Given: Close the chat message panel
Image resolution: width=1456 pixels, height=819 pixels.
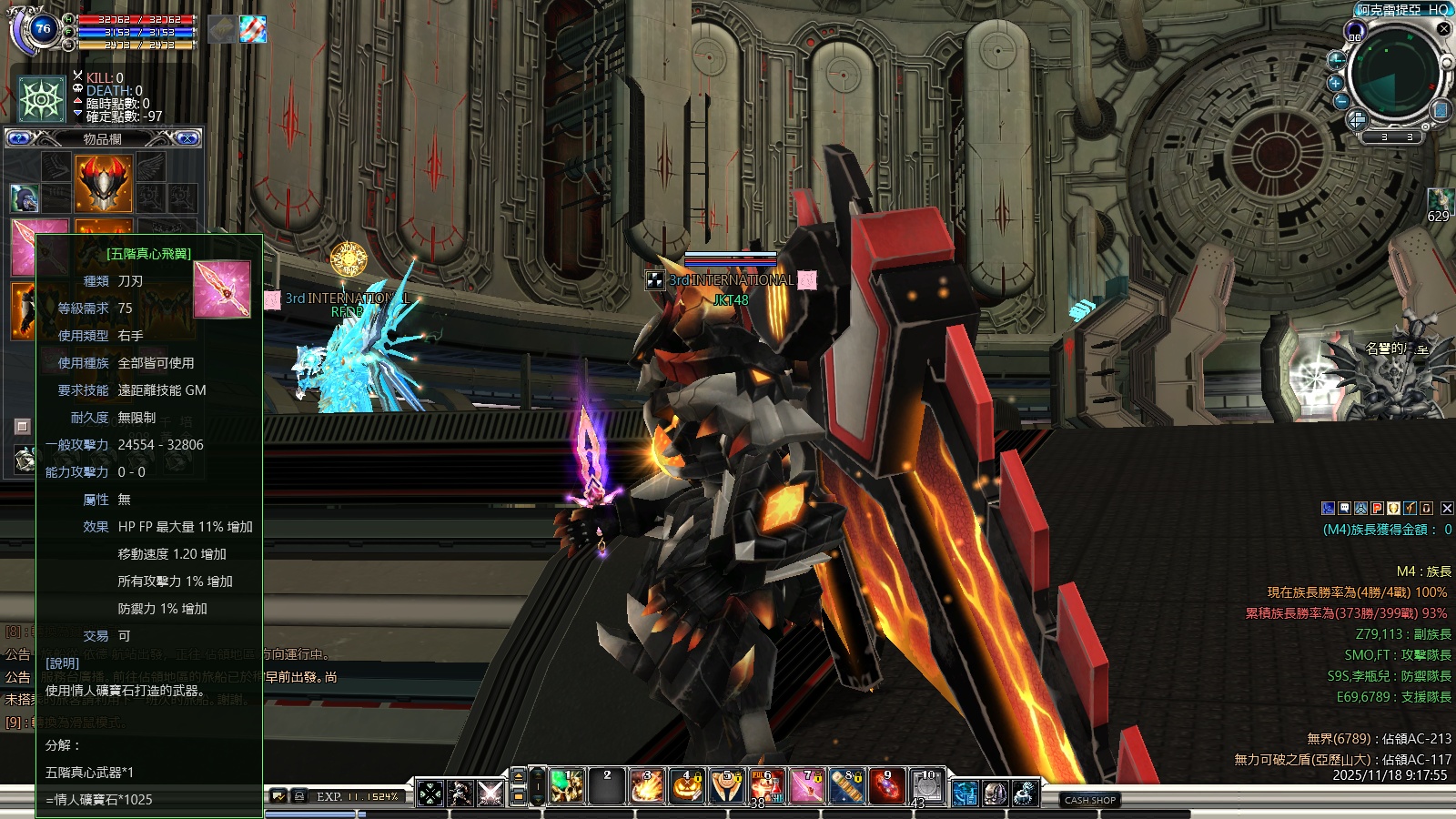Looking at the screenshot, I should (x=1447, y=508).
